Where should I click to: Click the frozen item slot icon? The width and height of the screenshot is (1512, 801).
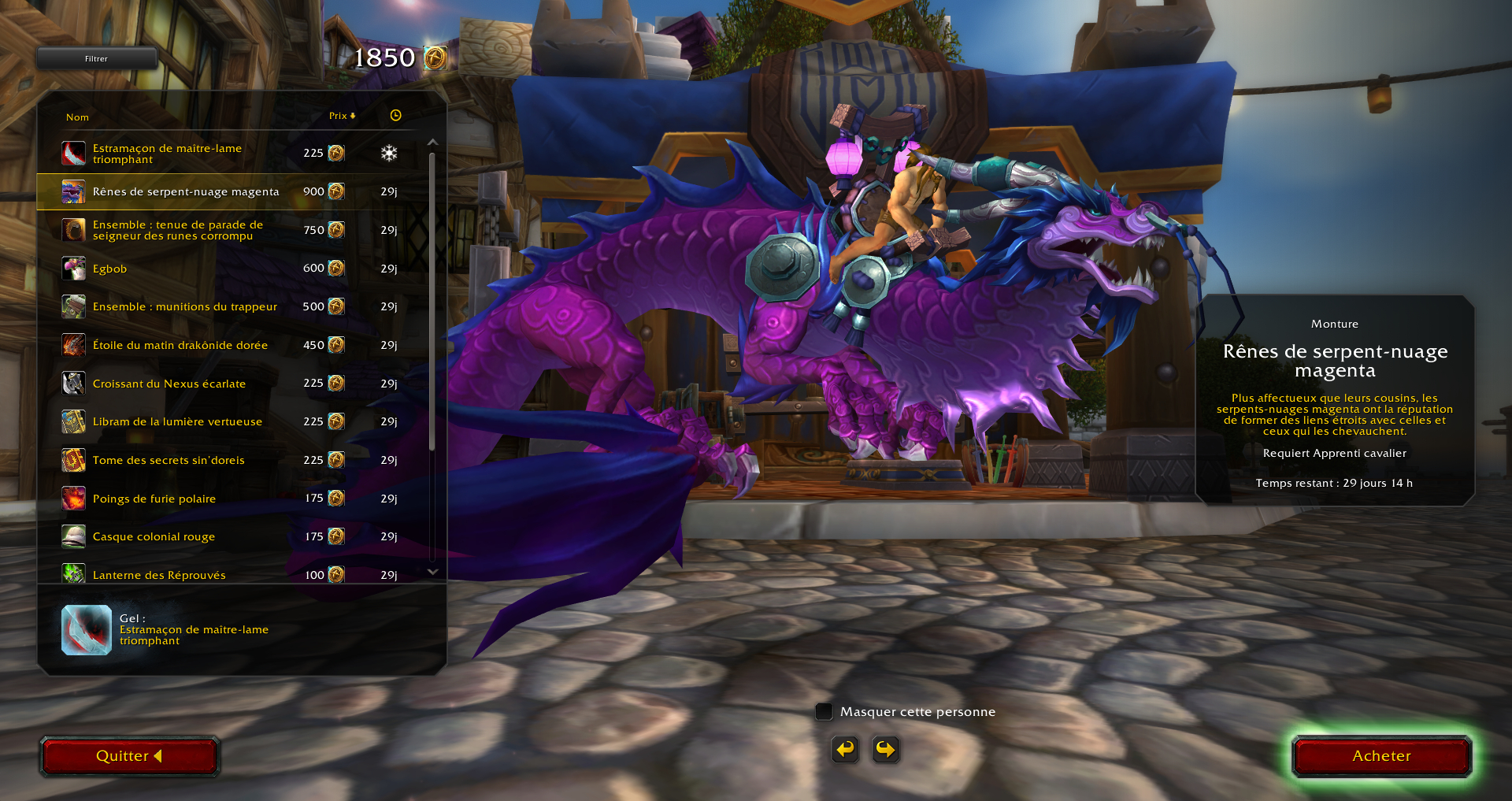tap(87, 630)
